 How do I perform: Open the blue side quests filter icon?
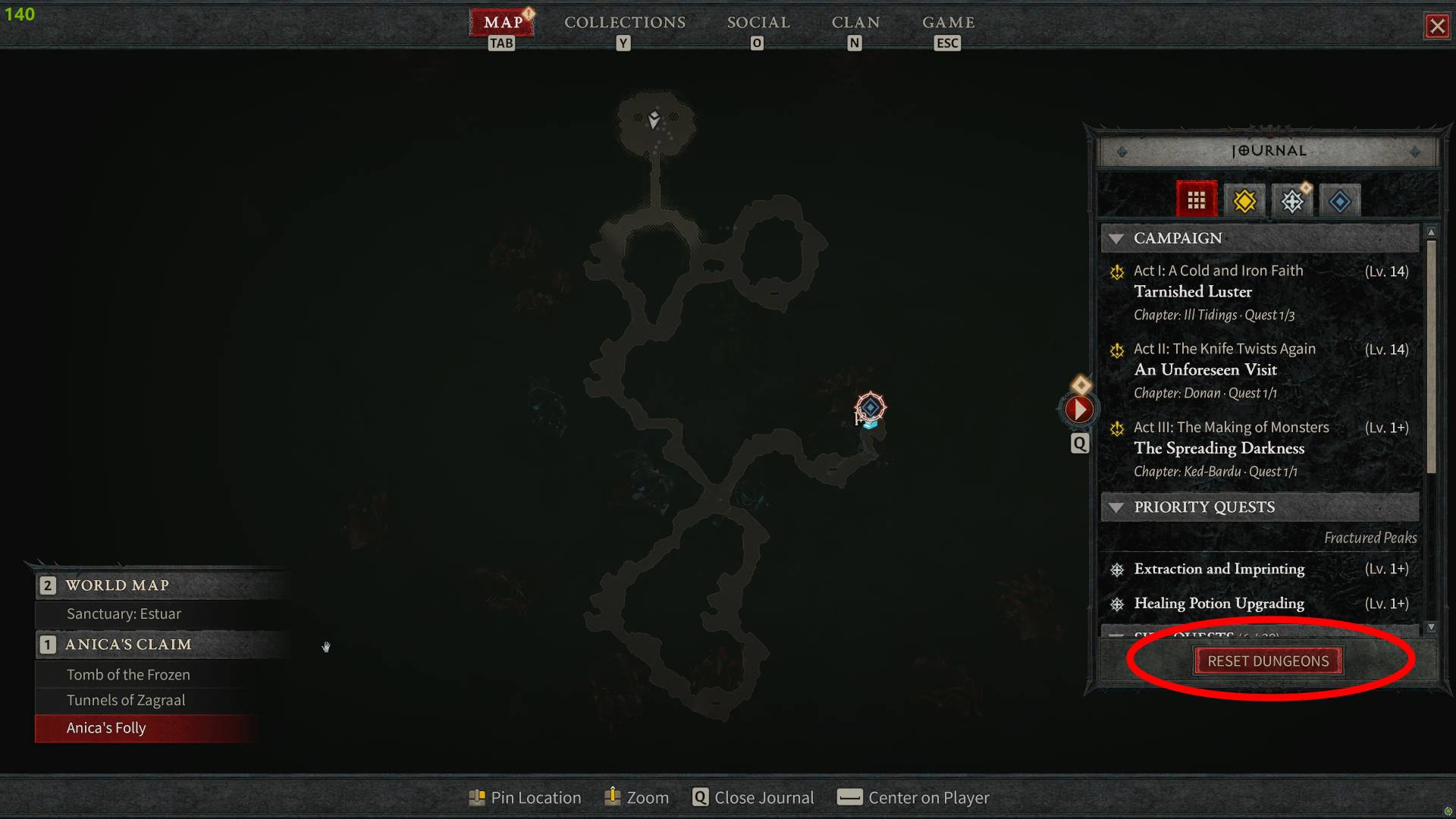[1339, 200]
